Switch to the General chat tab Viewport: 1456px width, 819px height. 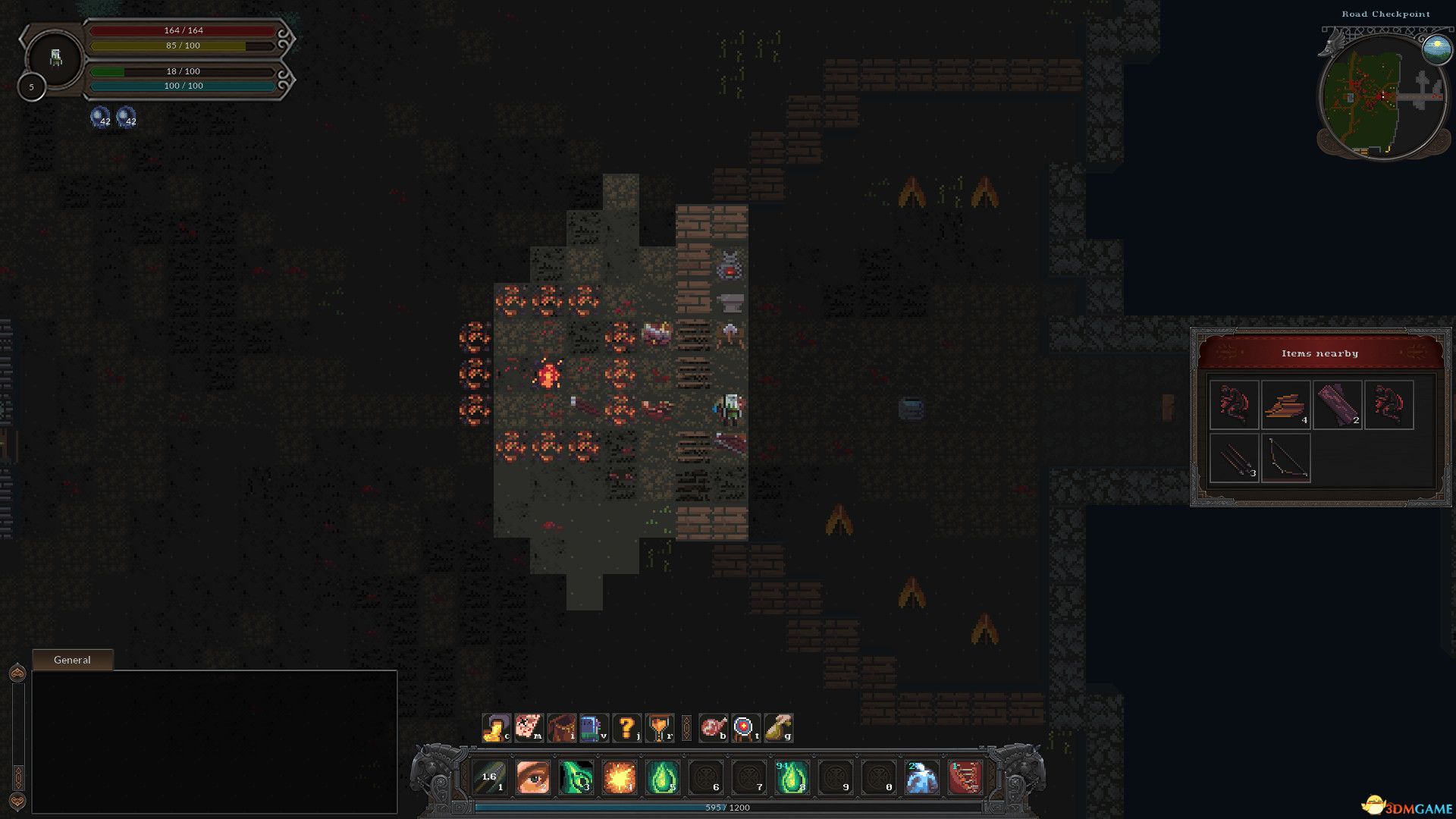click(72, 660)
